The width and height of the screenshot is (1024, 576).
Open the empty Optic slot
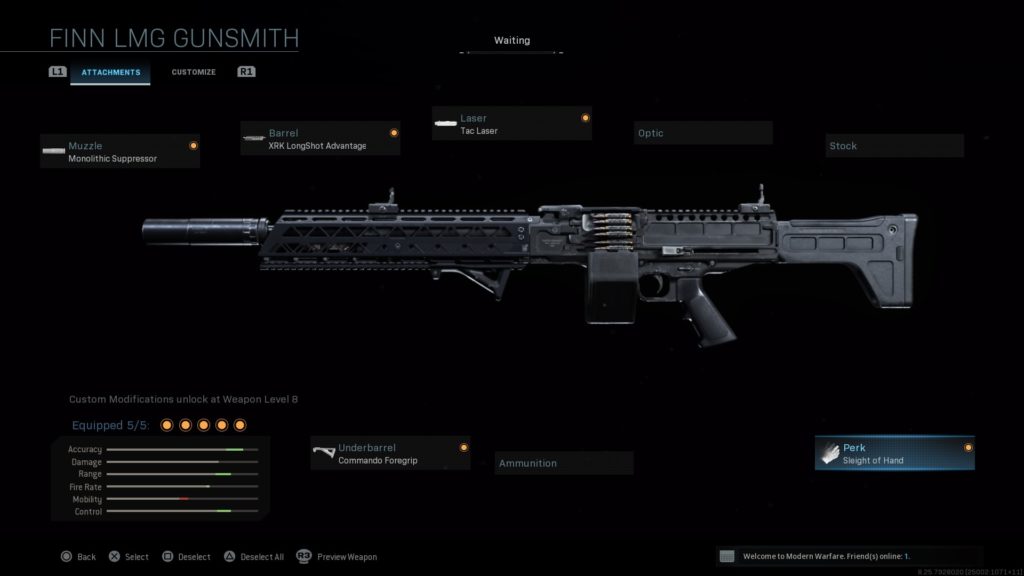702,133
